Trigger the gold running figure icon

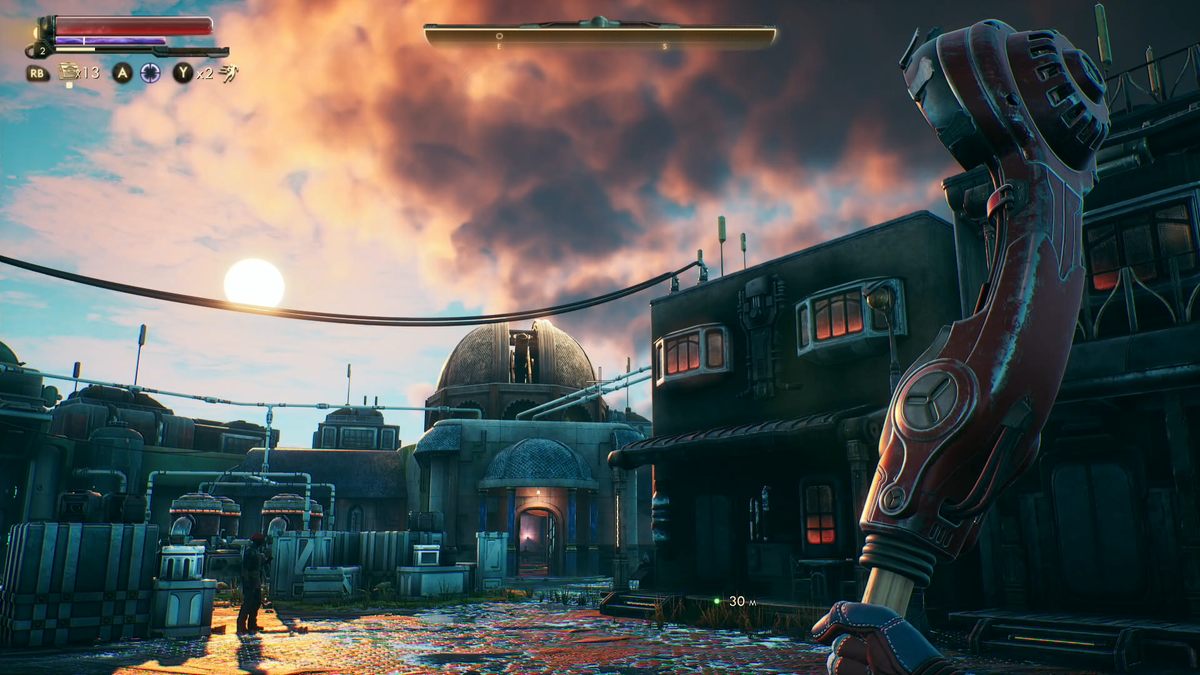click(x=229, y=72)
